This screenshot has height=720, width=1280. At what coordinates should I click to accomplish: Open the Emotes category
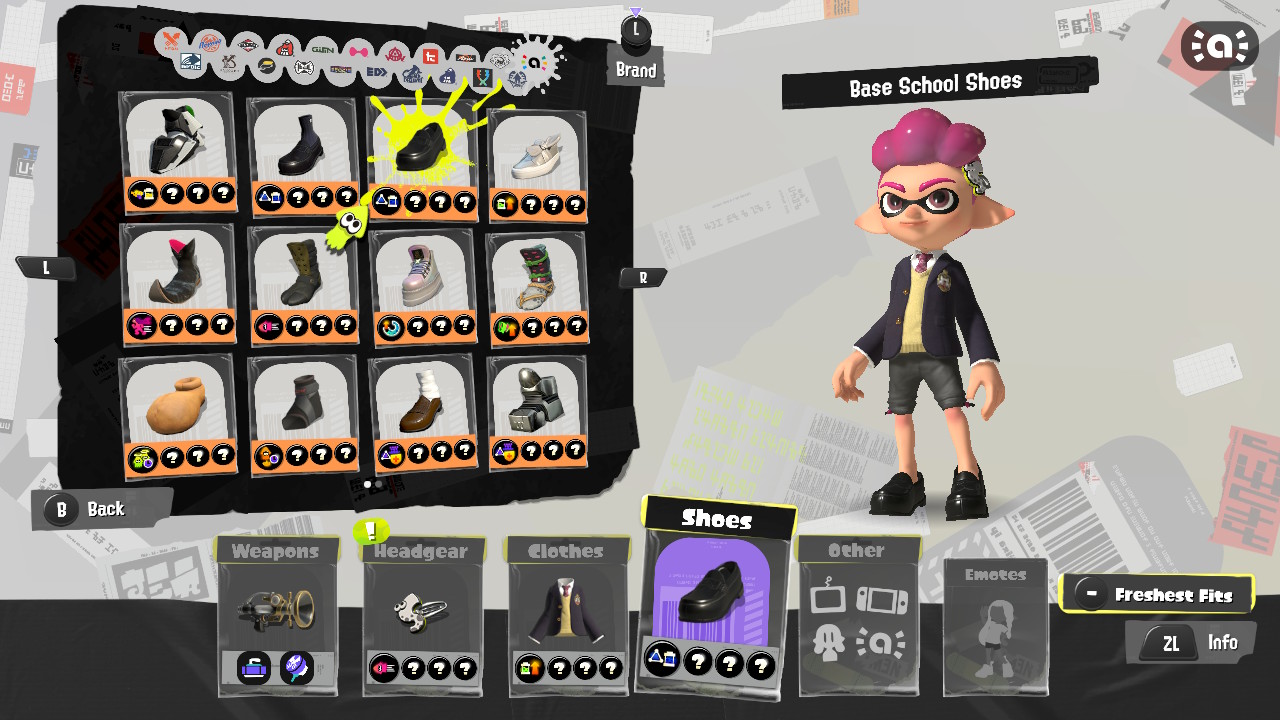[996, 625]
